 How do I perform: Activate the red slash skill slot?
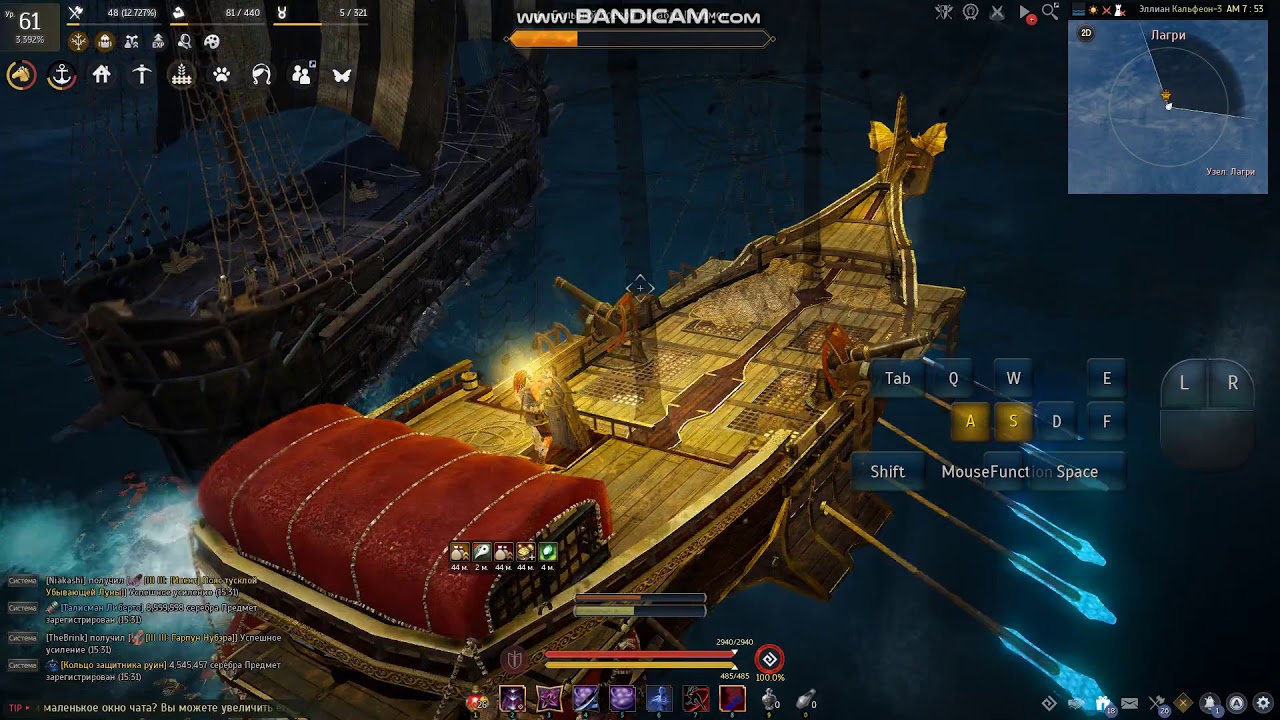tap(696, 698)
